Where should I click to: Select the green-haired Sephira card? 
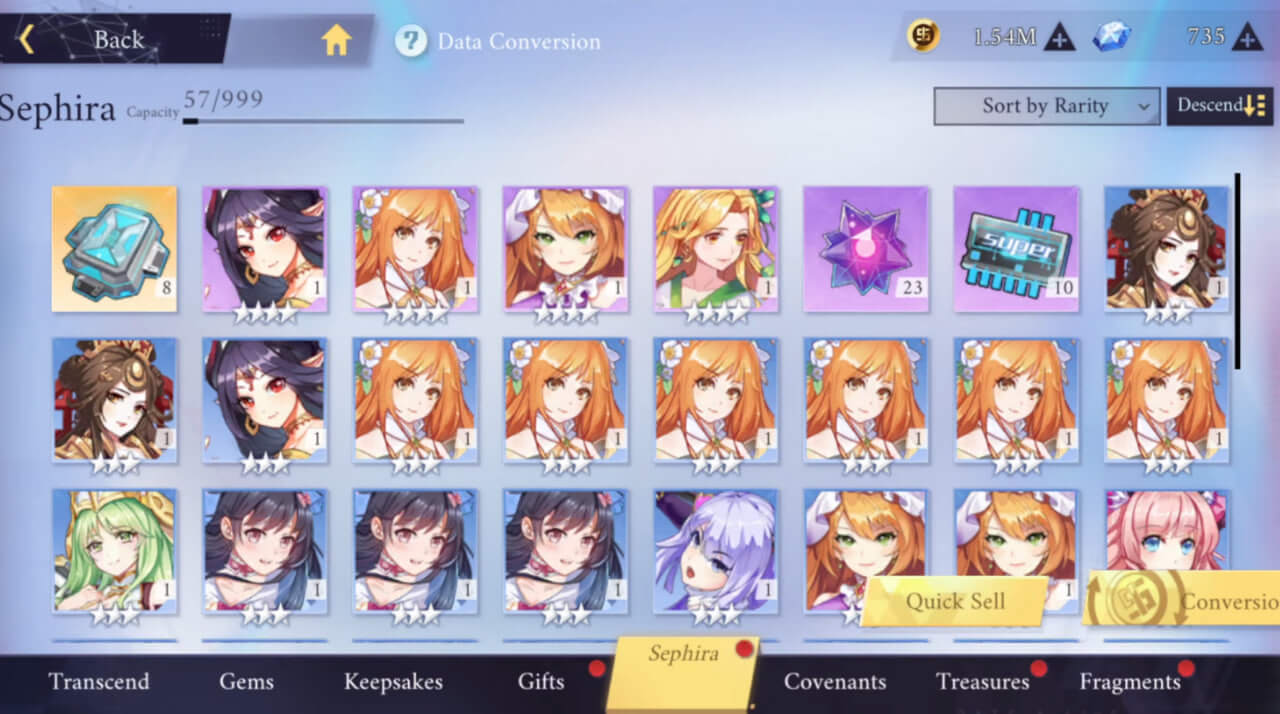coord(114,550)
